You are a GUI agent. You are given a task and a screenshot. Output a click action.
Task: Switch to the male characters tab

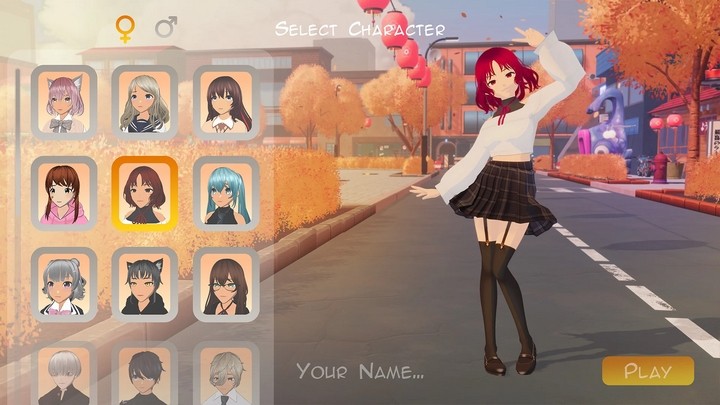[x=166, y=28]
